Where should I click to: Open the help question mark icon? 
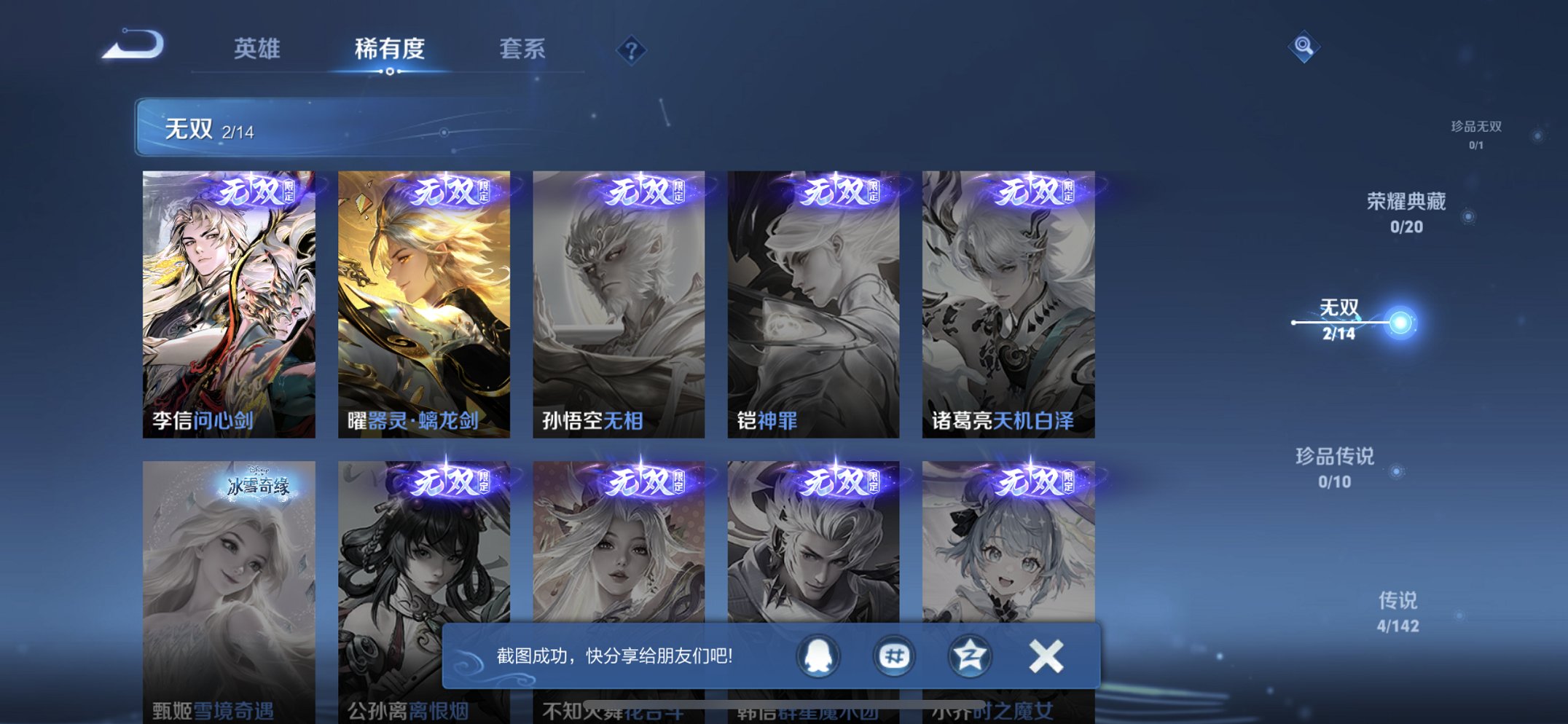[631, 50]
